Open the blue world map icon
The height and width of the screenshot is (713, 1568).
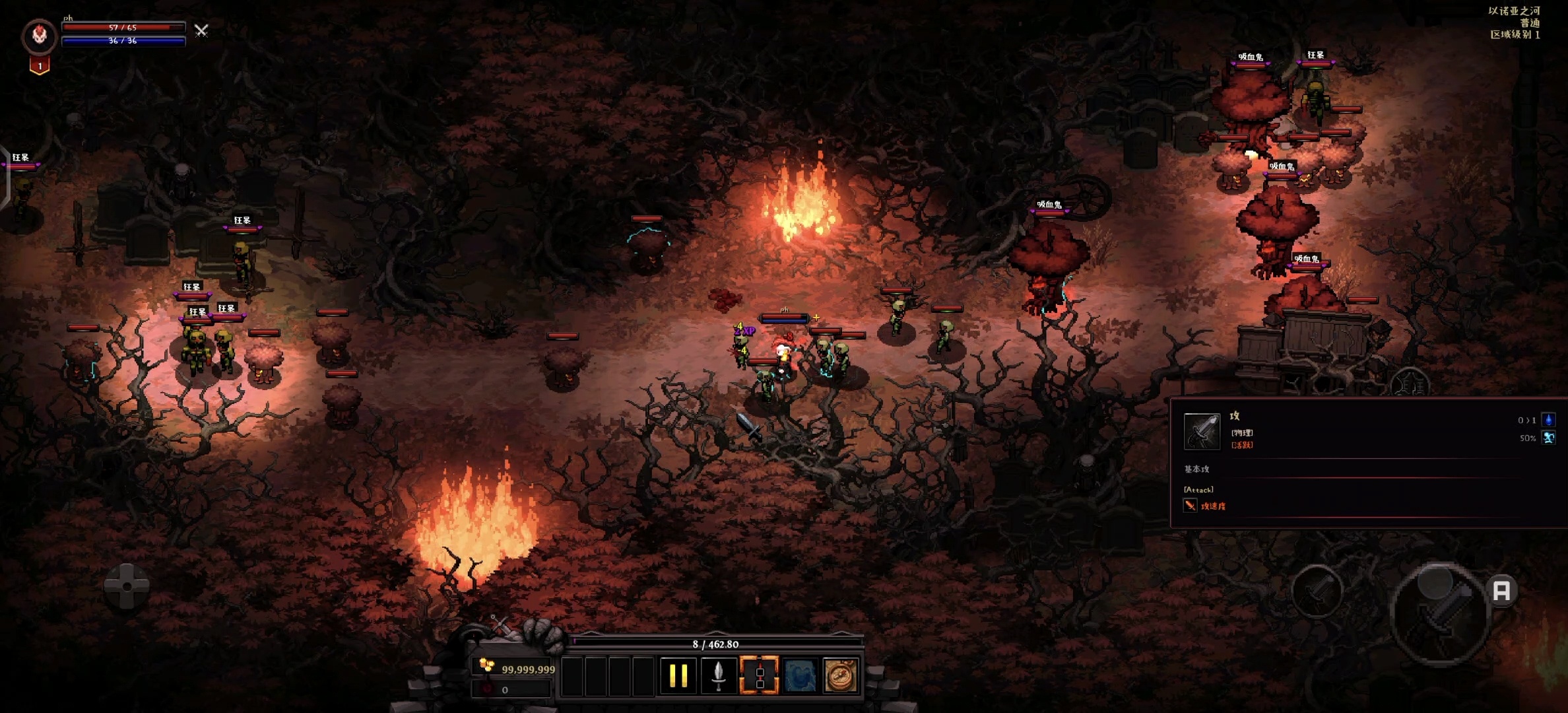(x=800, y=675)
